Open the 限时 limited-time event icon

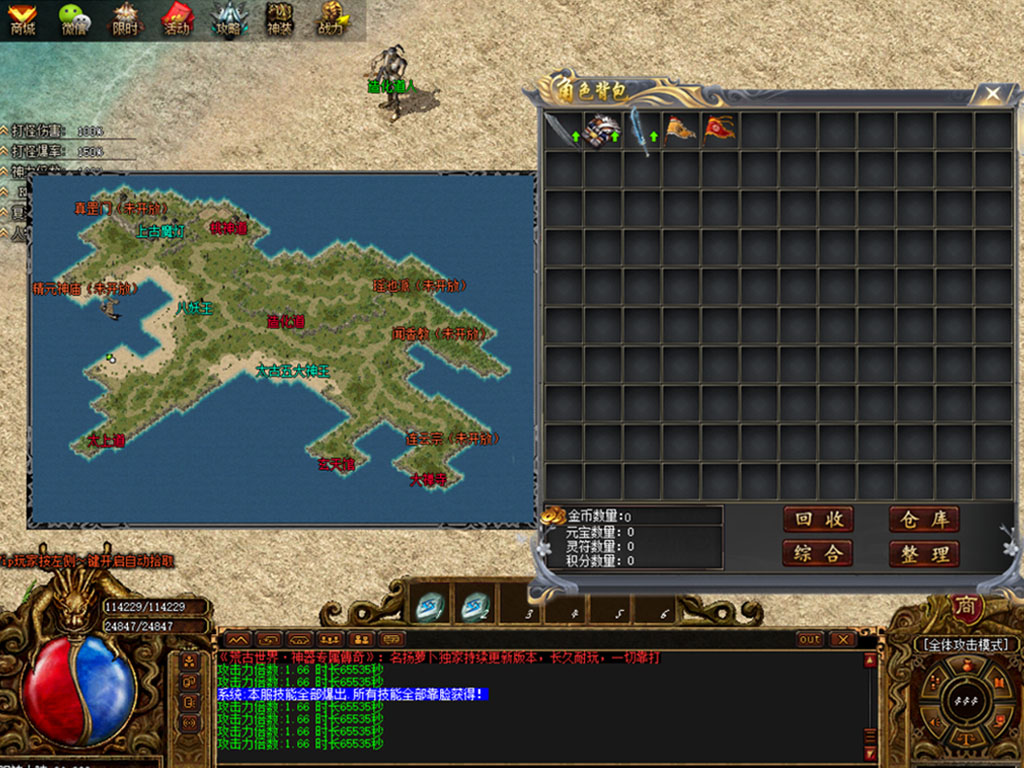(125, 19)
